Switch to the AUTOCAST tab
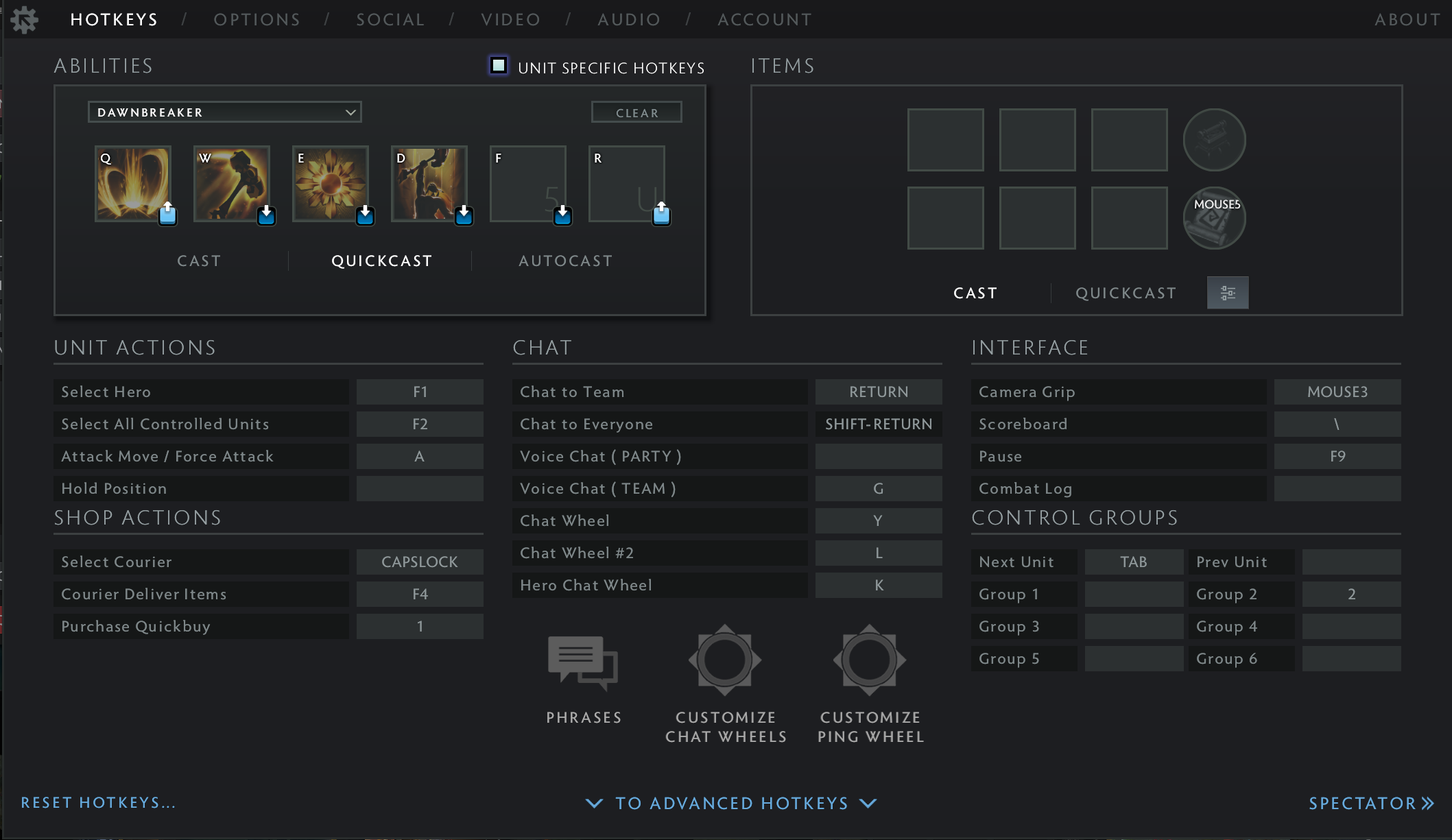The height and width of the screenshot is (840, 1452). click(565, 261)
